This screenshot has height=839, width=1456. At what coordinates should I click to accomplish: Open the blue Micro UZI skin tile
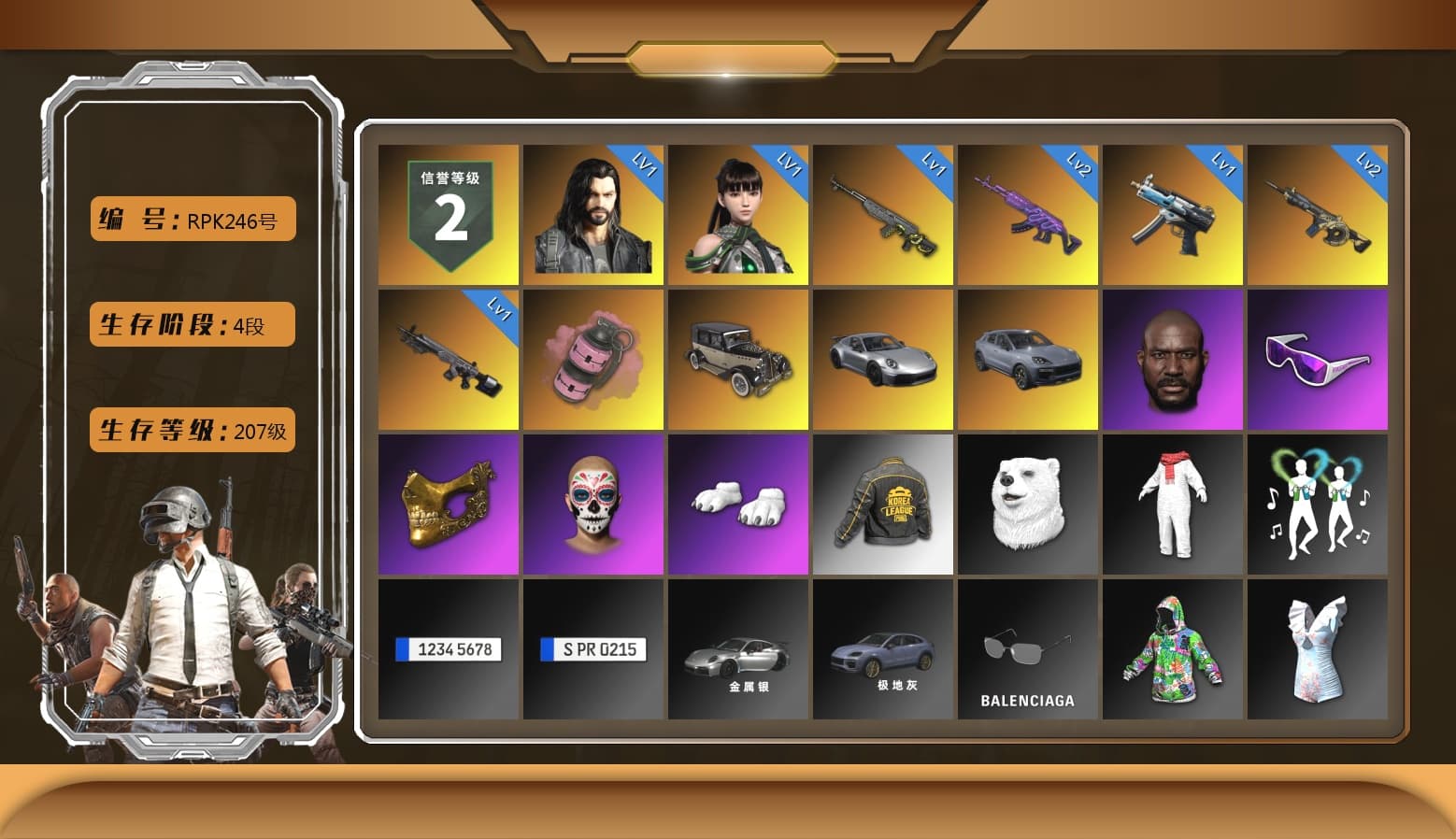click(x=1173, y=215)
